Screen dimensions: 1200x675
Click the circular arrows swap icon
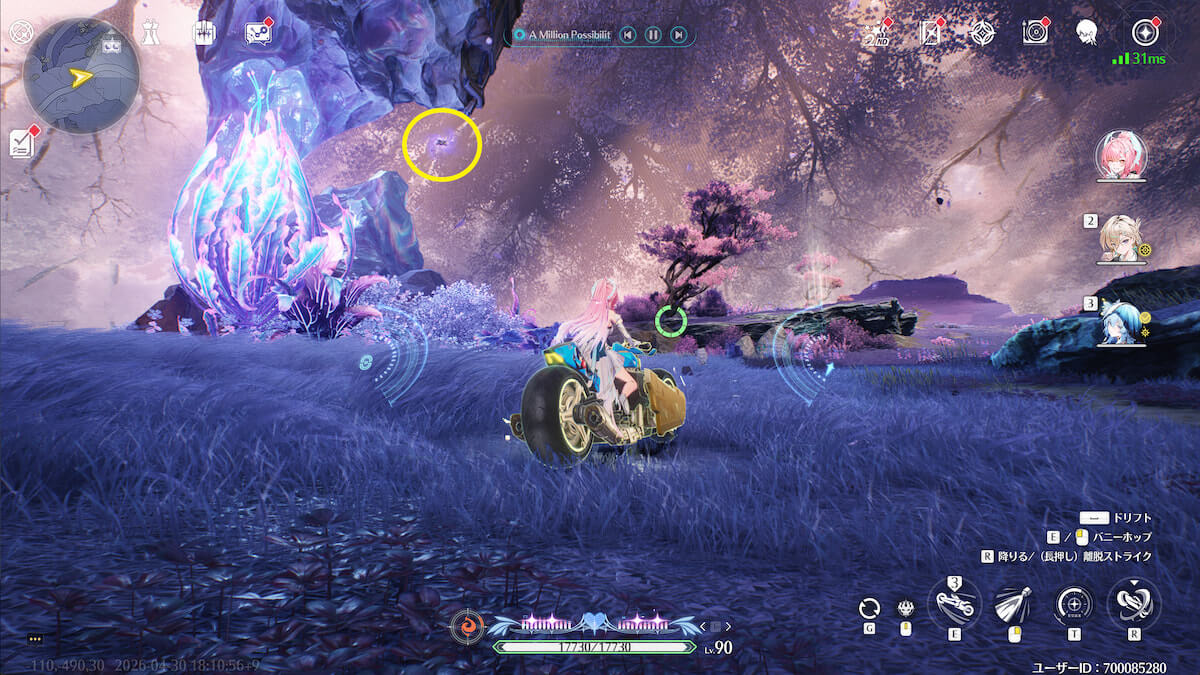[870, 607]
